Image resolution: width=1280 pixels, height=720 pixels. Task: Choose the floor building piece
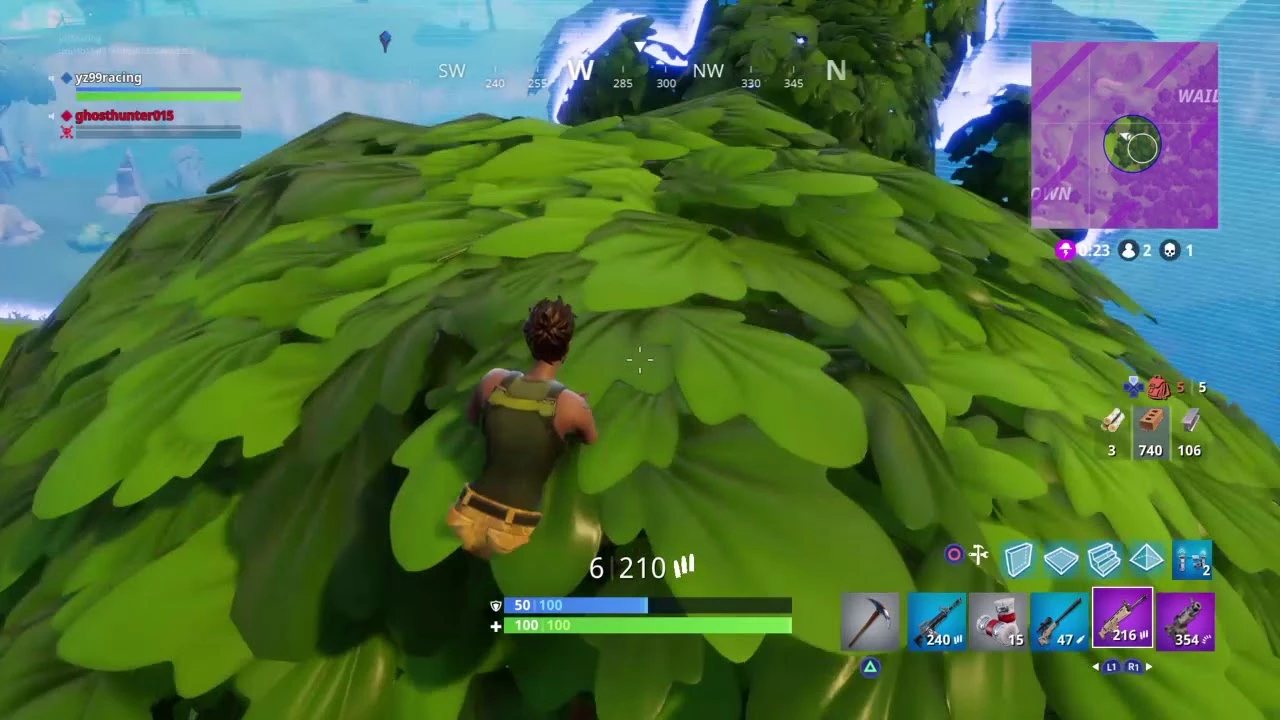click(1061, 560)
